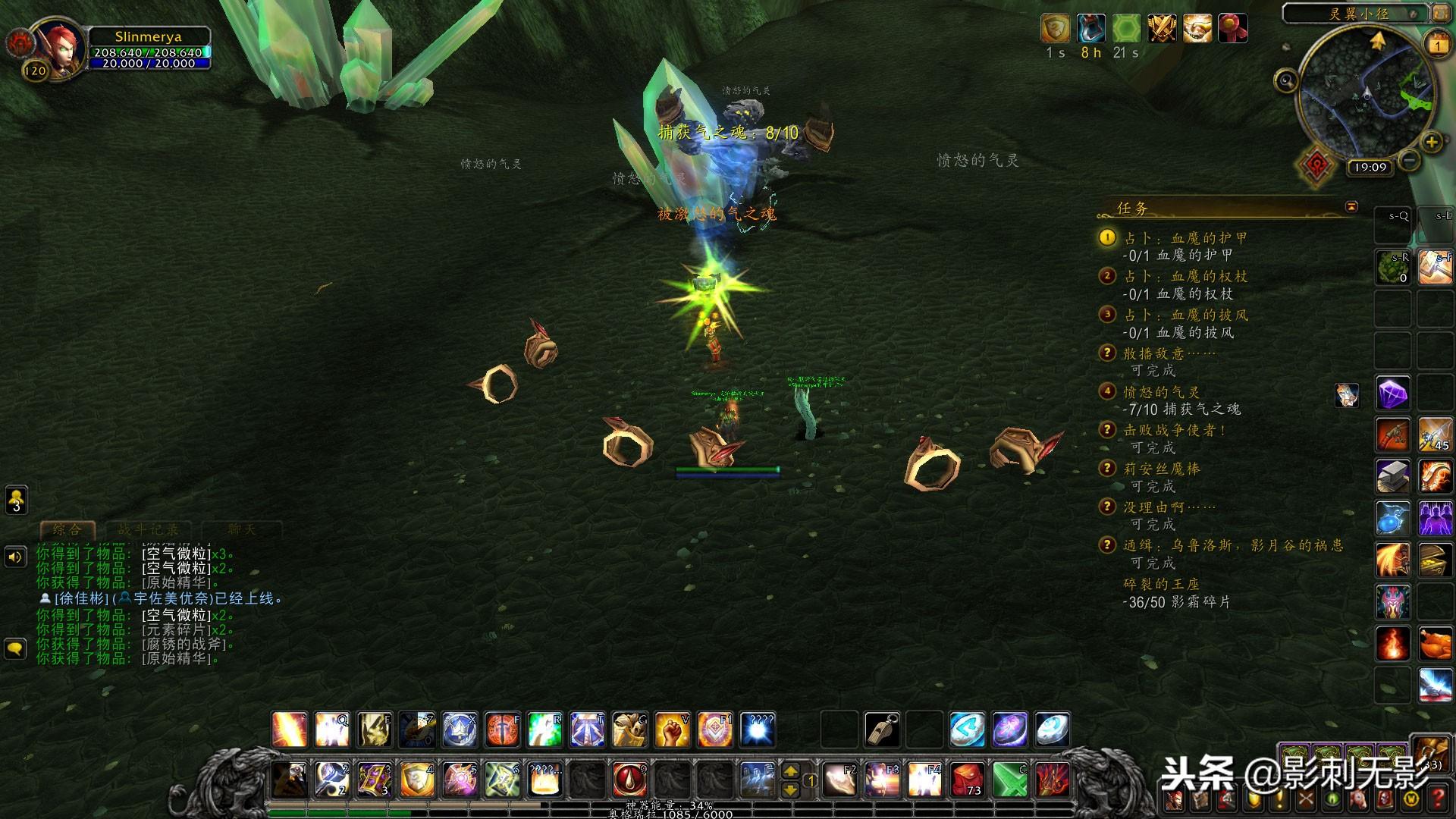Viewport: 1456px width, 819px height.
Task: Open the calendar button by minimap
Action: 1438,45
